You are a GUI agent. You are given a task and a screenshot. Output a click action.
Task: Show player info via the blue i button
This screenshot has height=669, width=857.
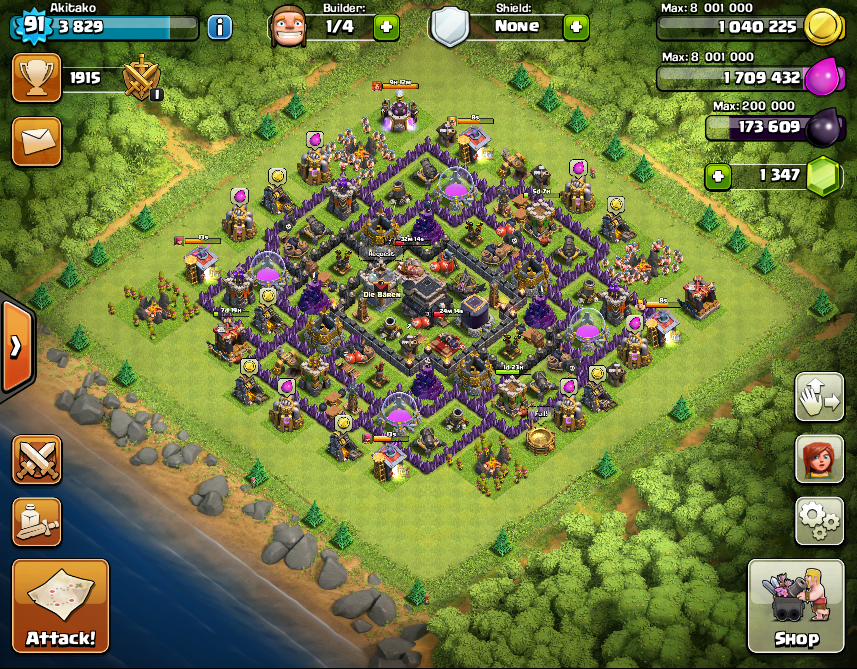pyautogui.click(x=220, y=27)
